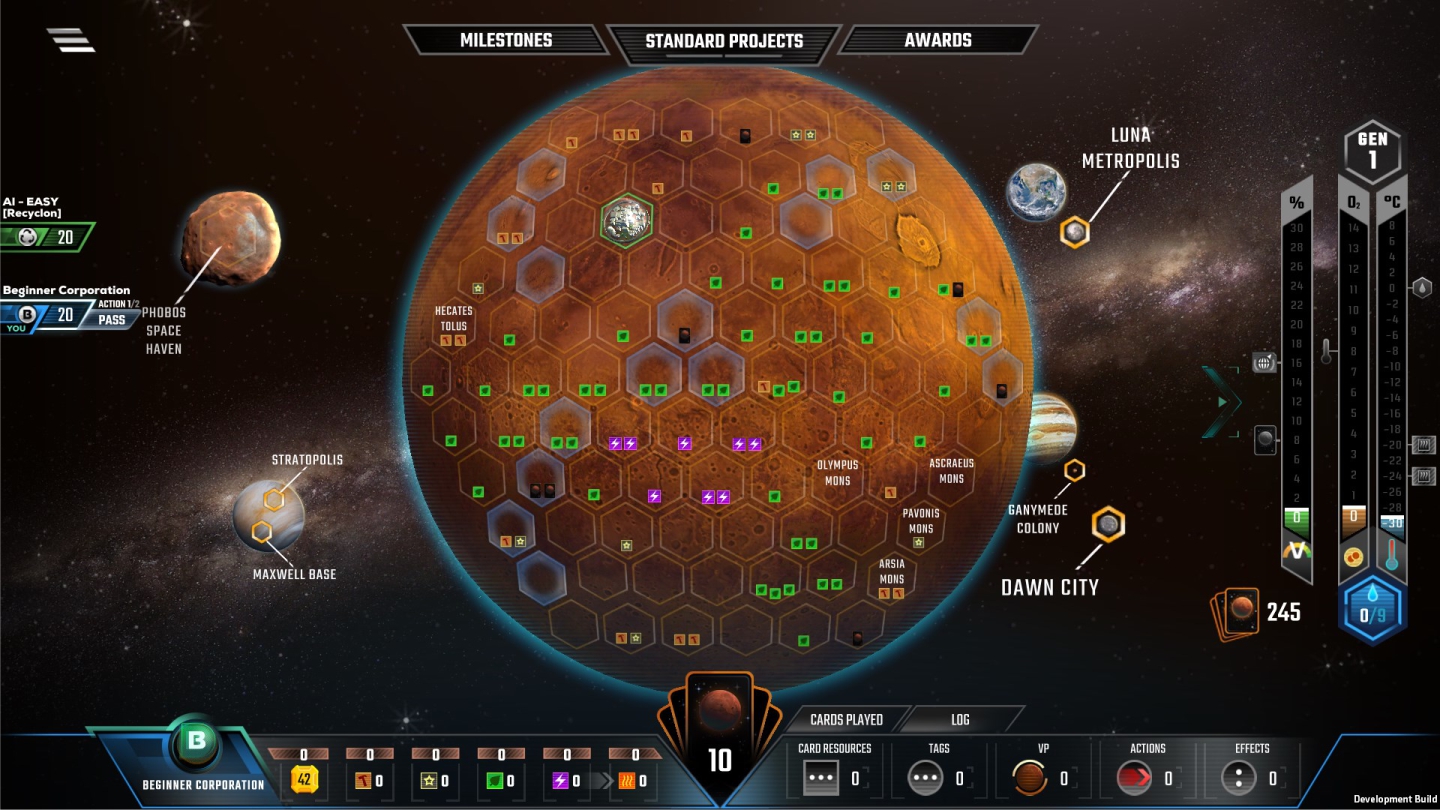
Task: Open the Standard Projects menu
Action: pos(723,41)
